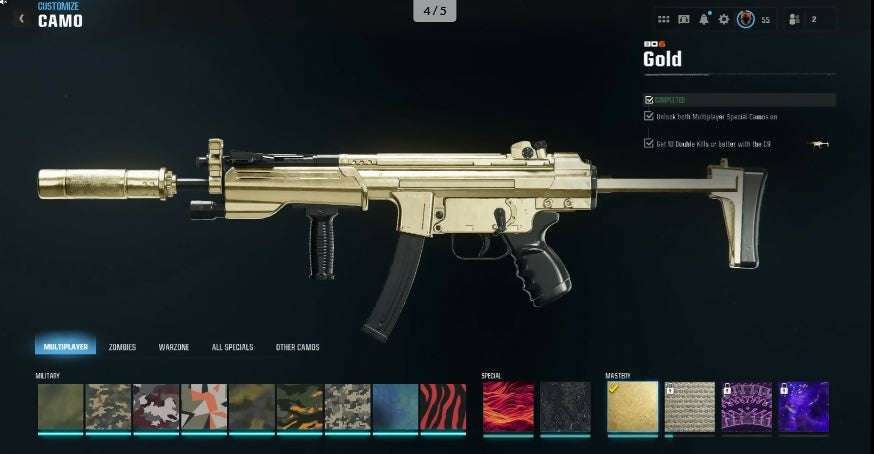Screen dimensions: 874x454
Task: Open the Warzone camo tab
Action: pyautogui.click(x=174, y=347)
